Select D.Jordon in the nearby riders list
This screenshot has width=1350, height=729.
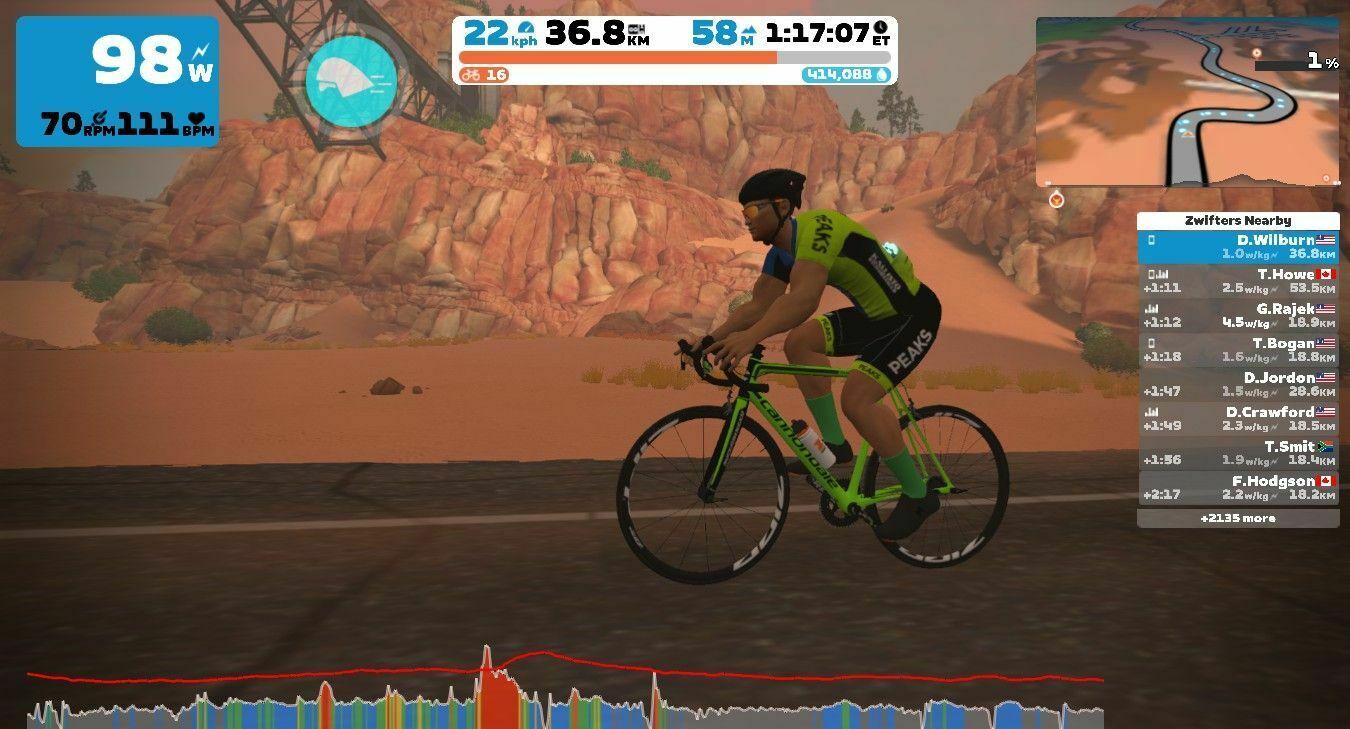click(x=1238, y=385)
